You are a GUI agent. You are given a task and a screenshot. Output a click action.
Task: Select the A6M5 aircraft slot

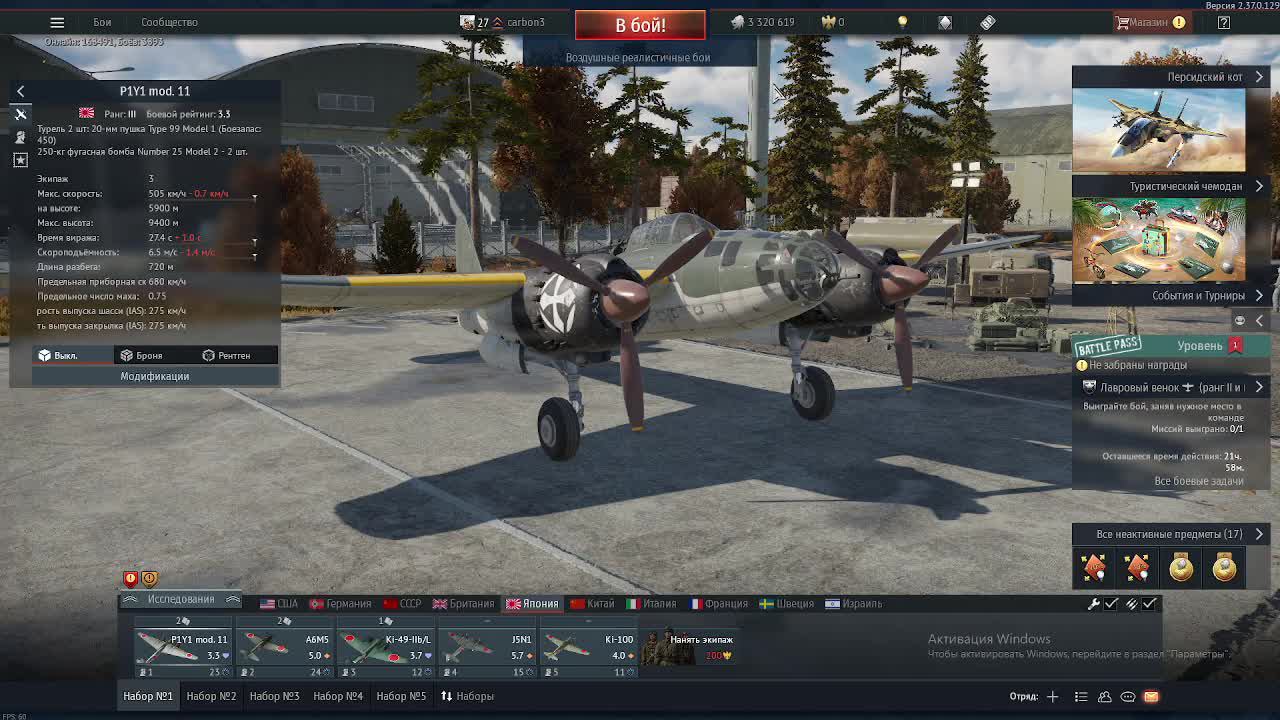pyautogui.click(x=285, y=648)
